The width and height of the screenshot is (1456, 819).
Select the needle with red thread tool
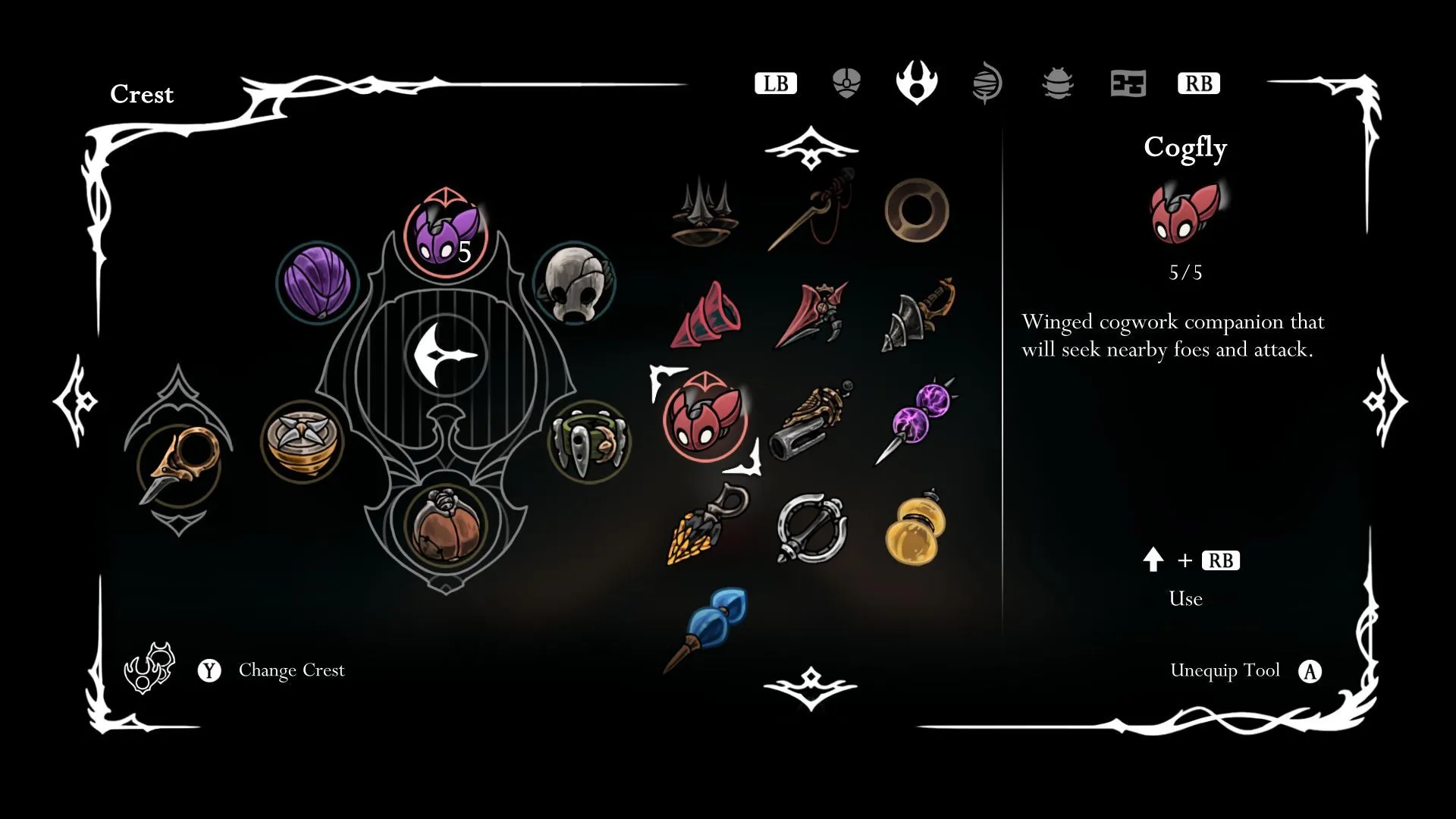click(811, 210)
